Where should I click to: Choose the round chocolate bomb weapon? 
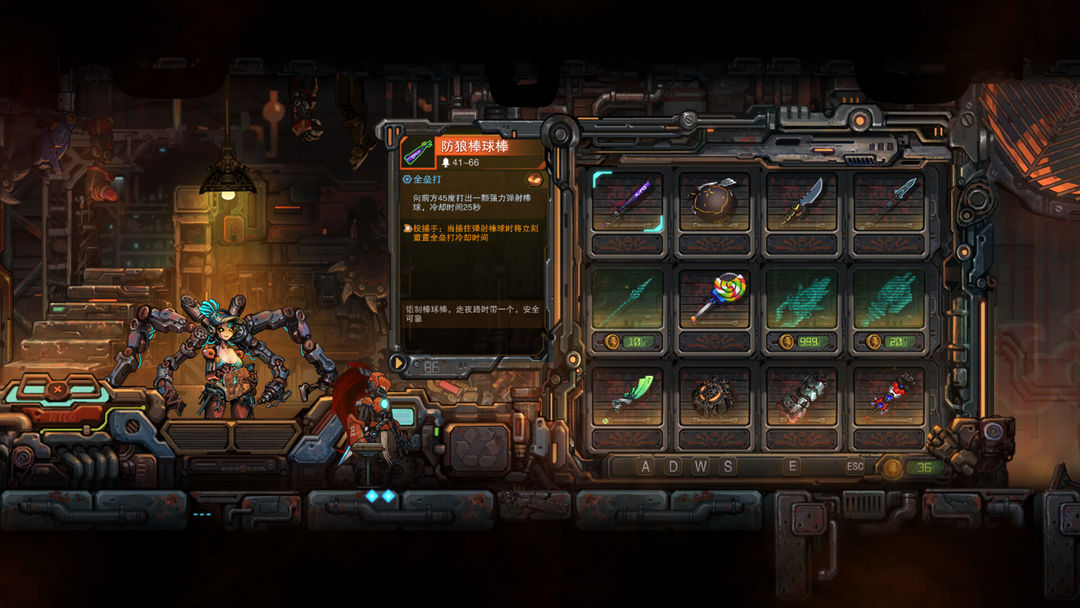coord(714,201)
